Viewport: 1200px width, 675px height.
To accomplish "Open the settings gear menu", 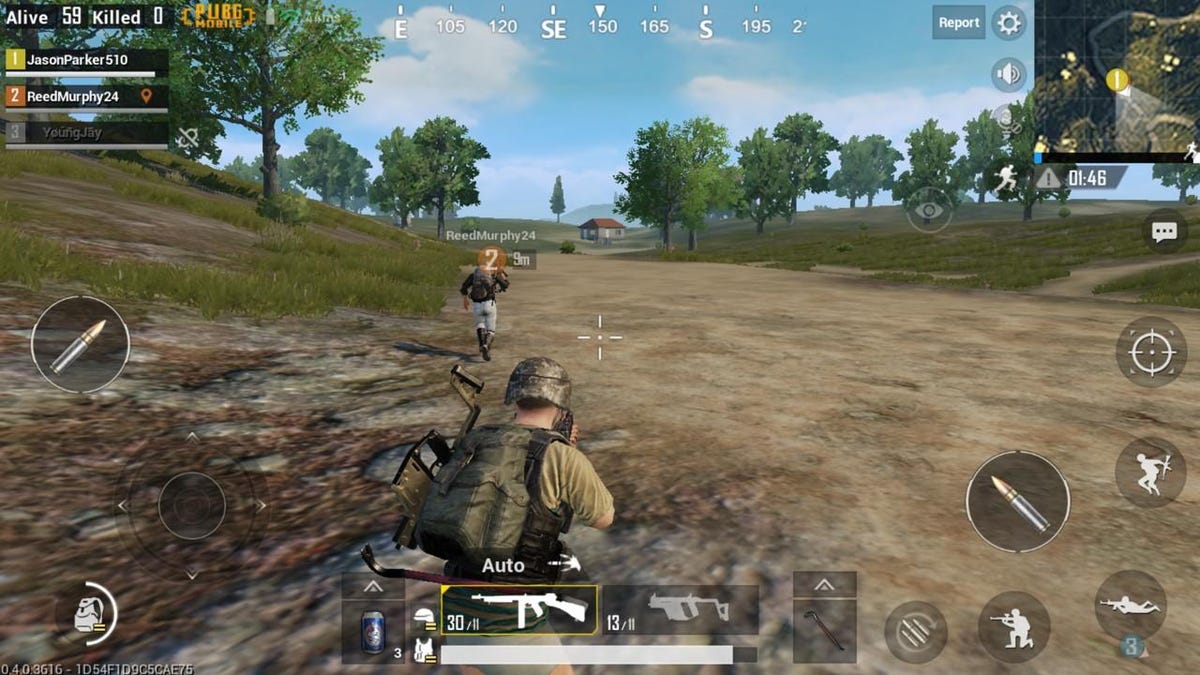I will pos(1009,22).
